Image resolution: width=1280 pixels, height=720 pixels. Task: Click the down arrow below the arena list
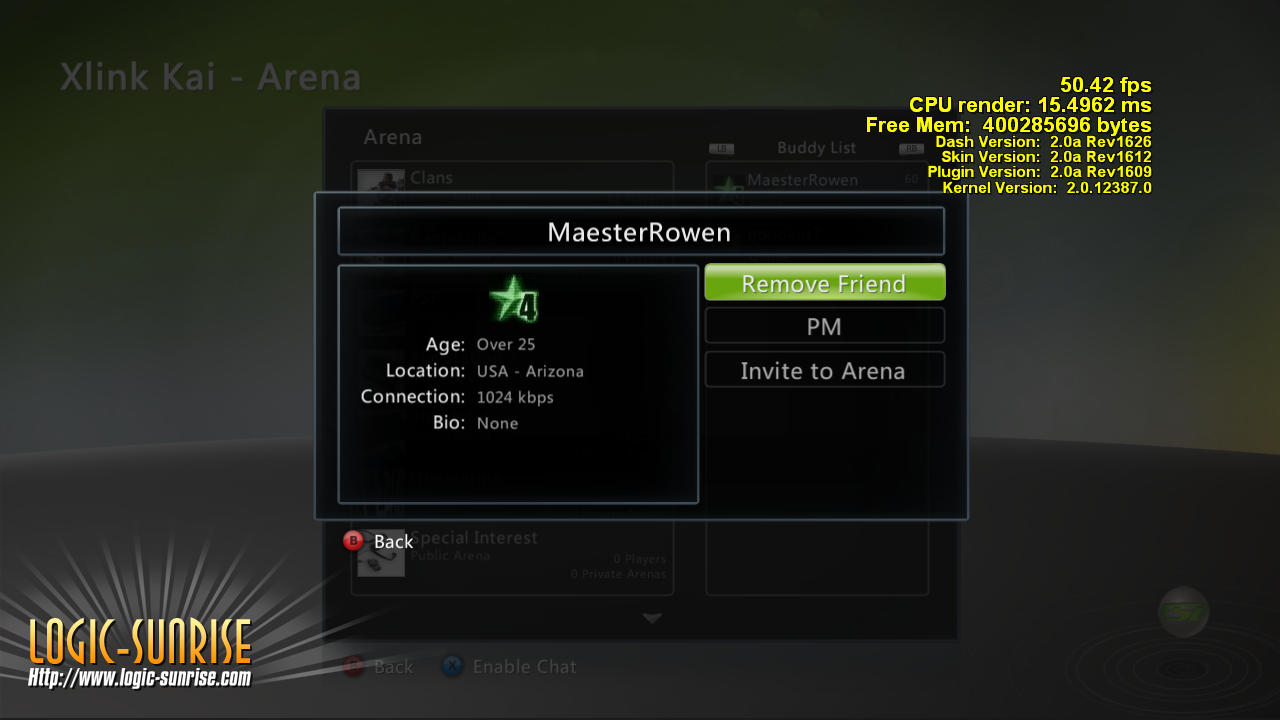tap(652, 619)
